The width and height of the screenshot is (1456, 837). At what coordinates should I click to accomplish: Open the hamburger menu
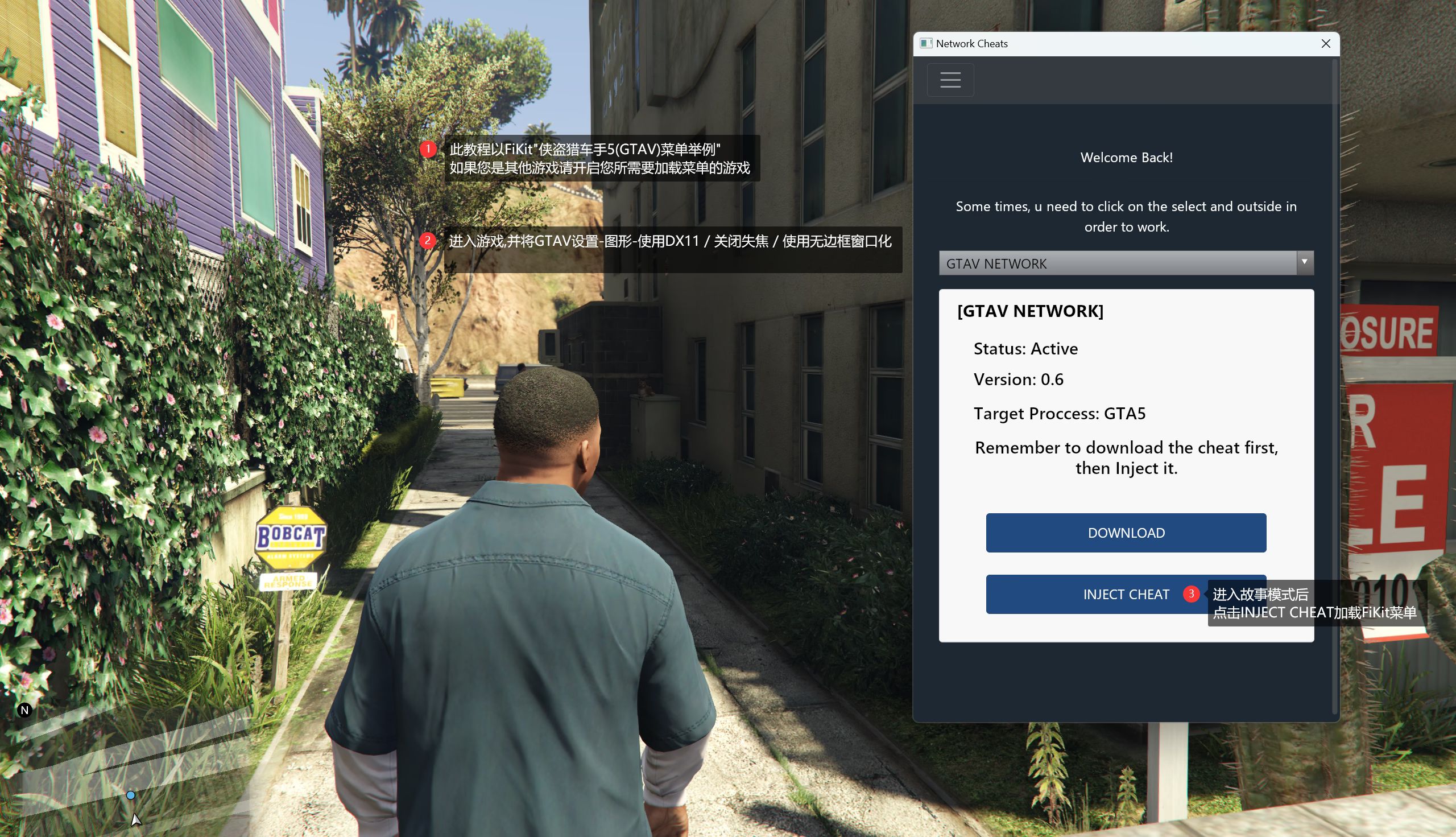click(950, 80)
